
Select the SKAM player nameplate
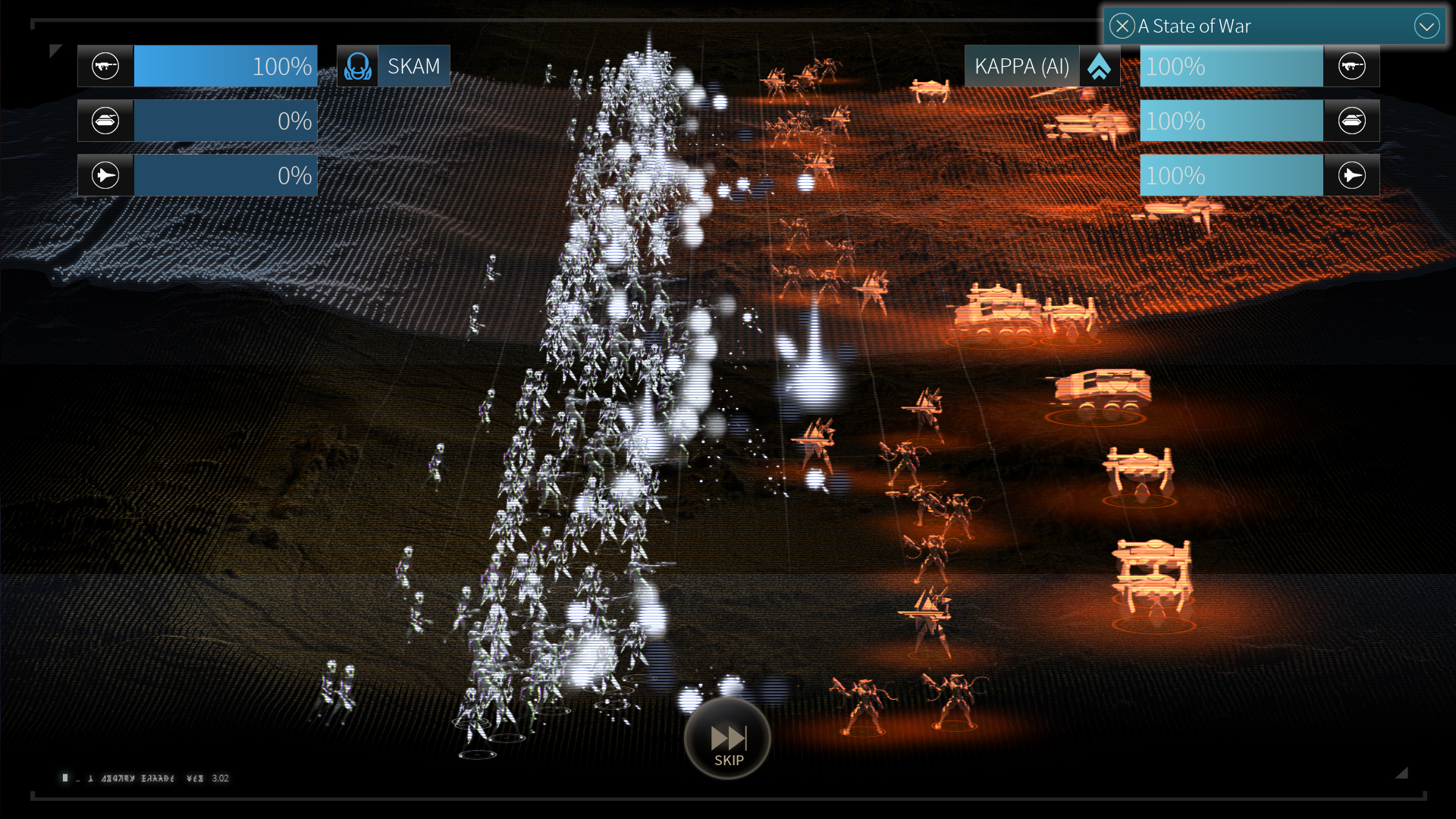pos(414,65)
